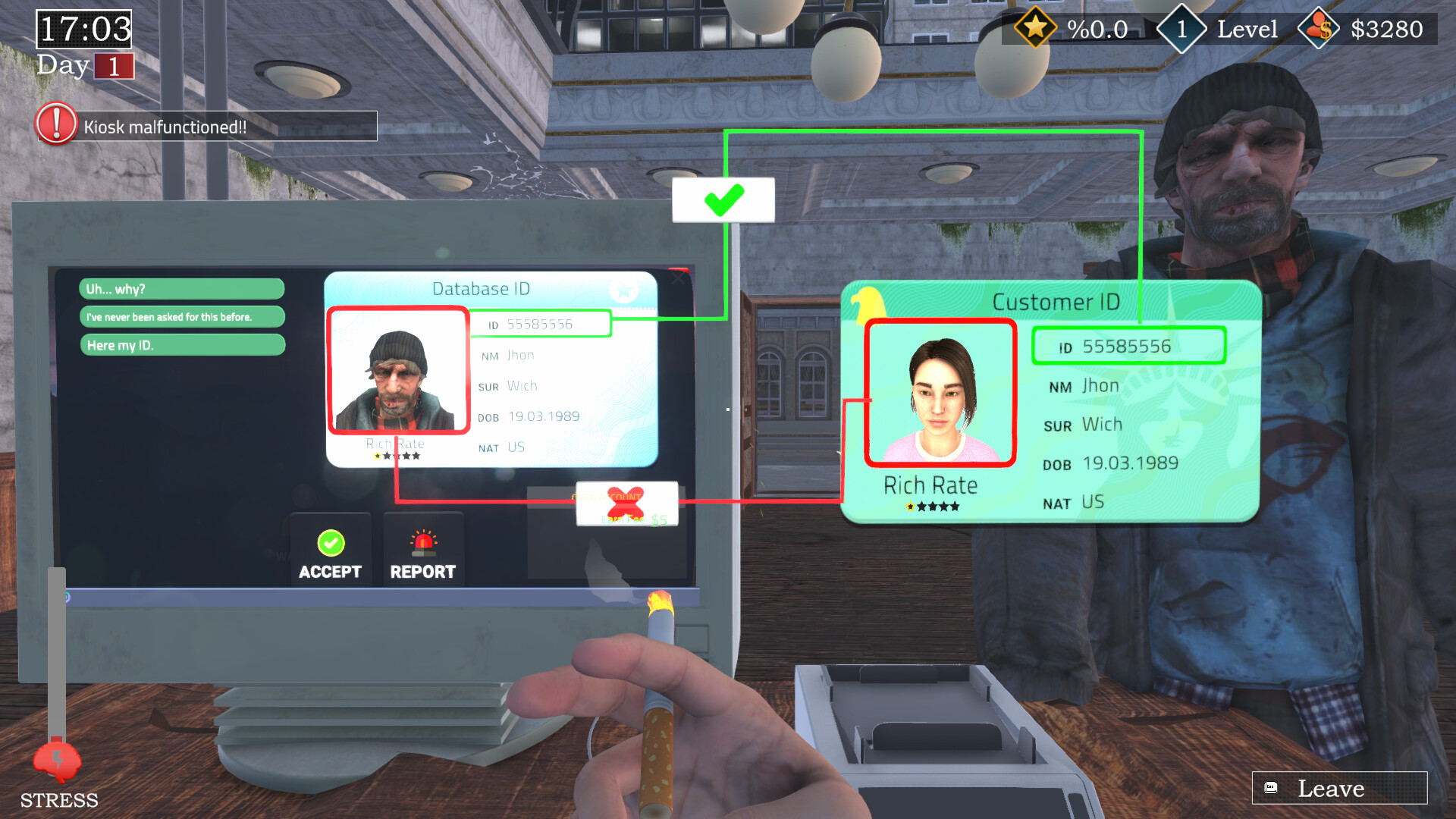
Task: Click the gold star badge next to %0.0
Action: (x=1036, y=27)
